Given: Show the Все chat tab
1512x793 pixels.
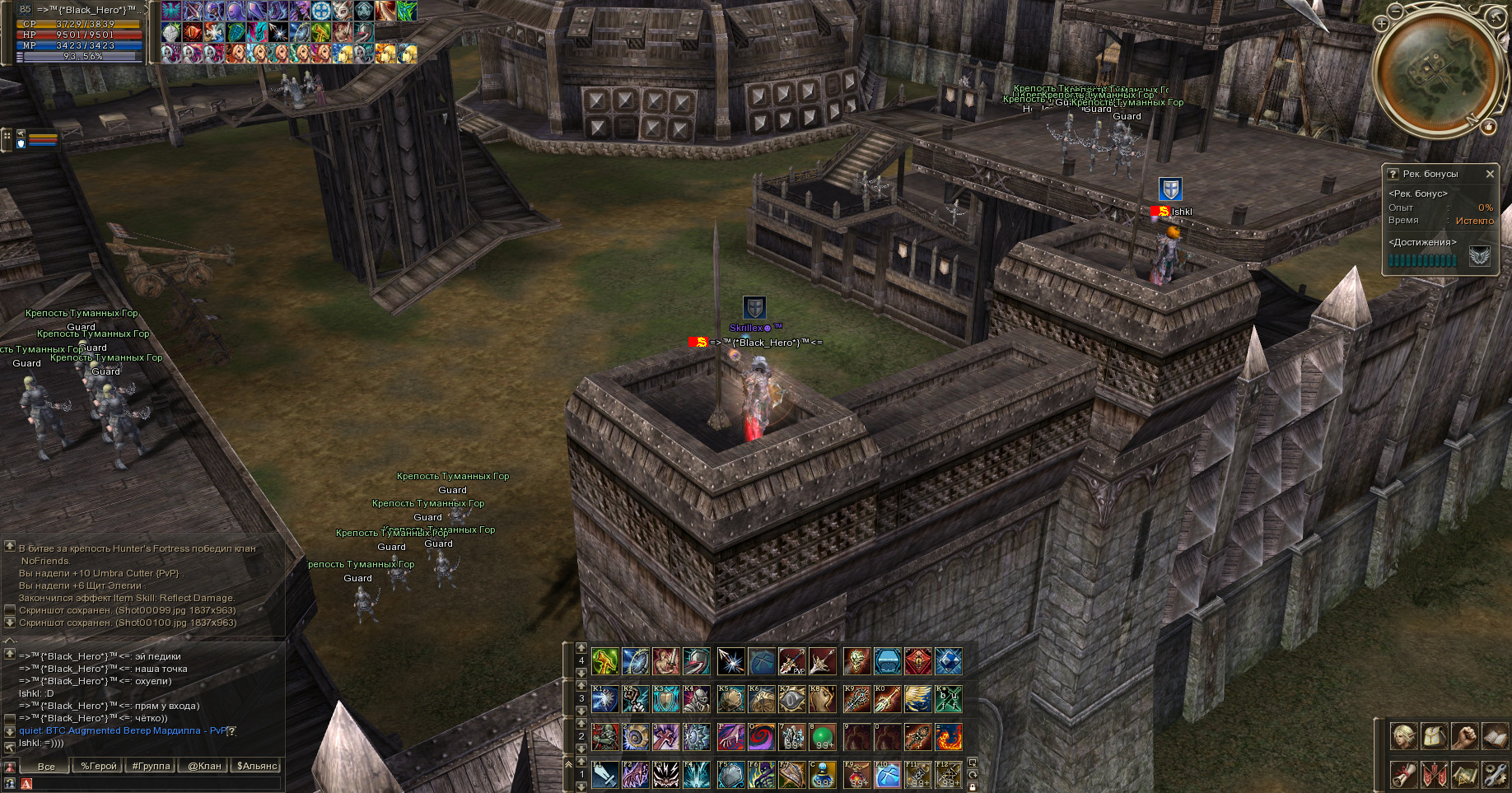Looking at the screenshot, I should point(46,766).
